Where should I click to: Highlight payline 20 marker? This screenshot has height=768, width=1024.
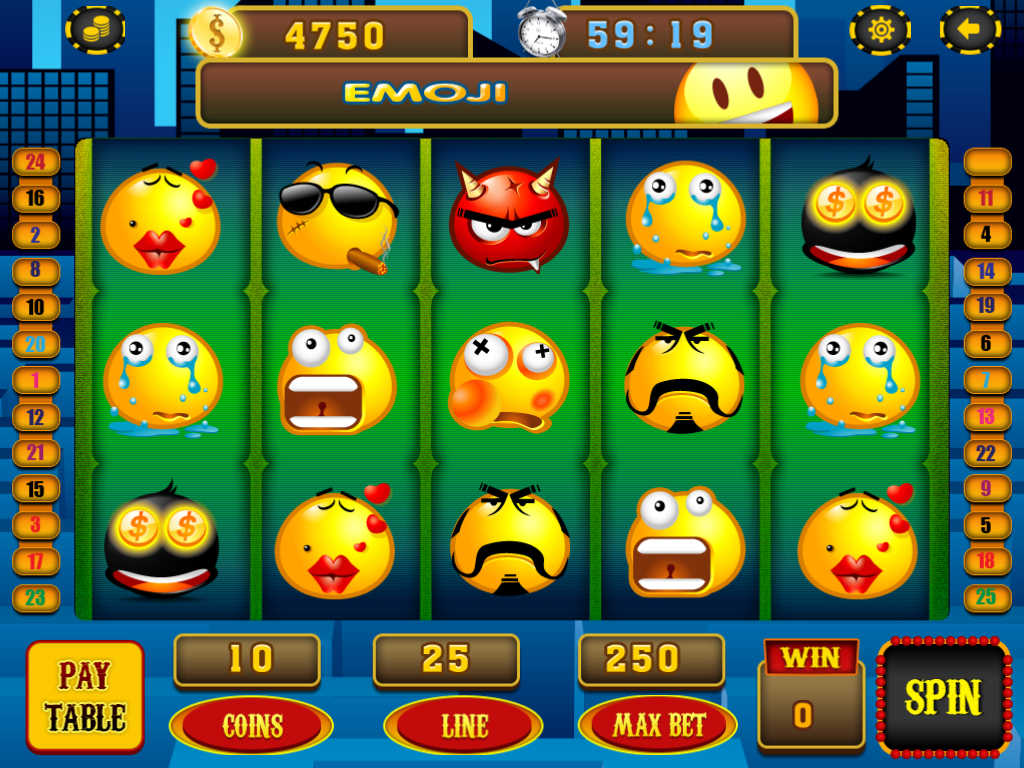(x=36, y=344)
